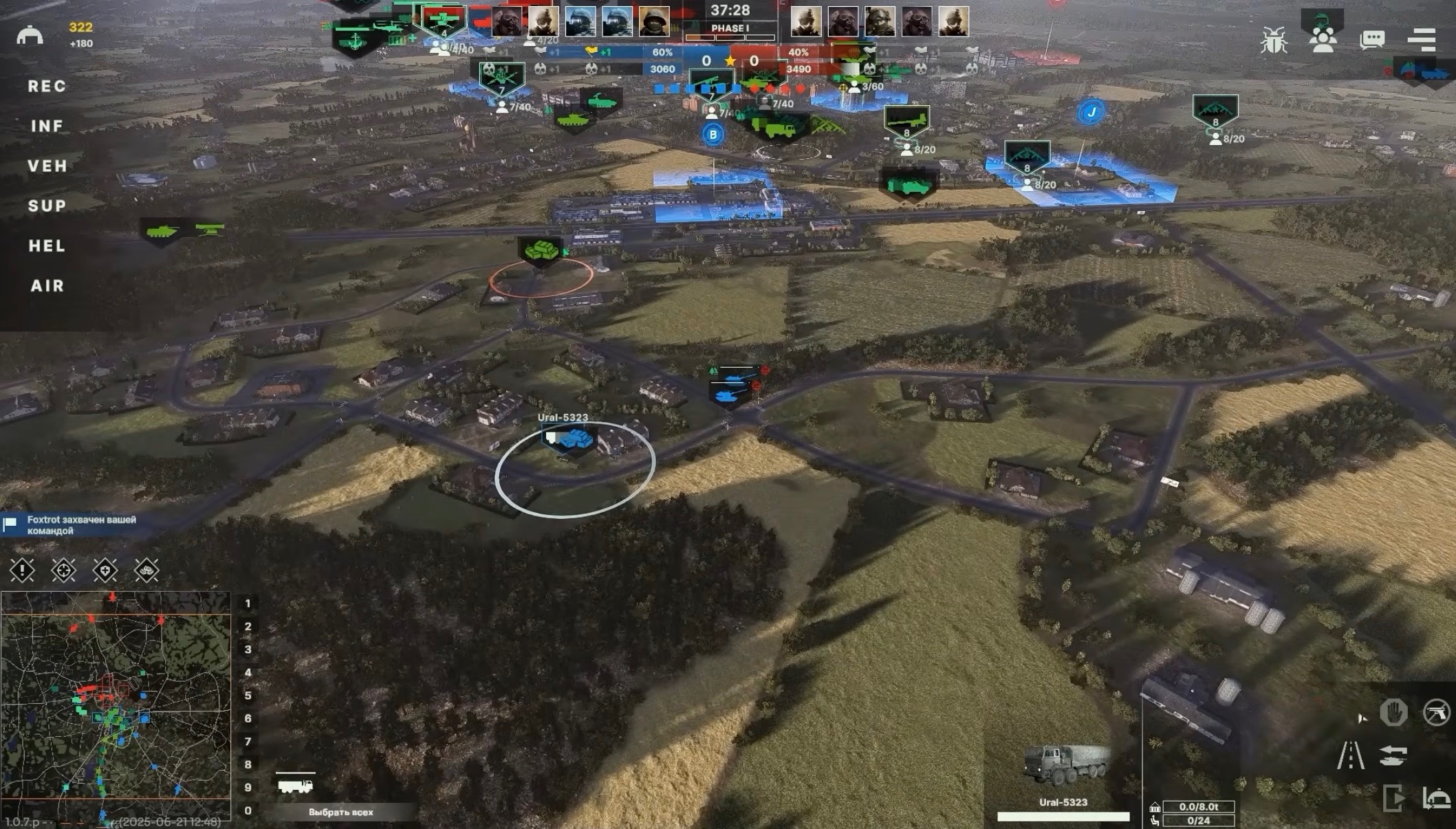Activate the crosshair target ping button
1456x829 pixels.
click(x=63, y=570)
